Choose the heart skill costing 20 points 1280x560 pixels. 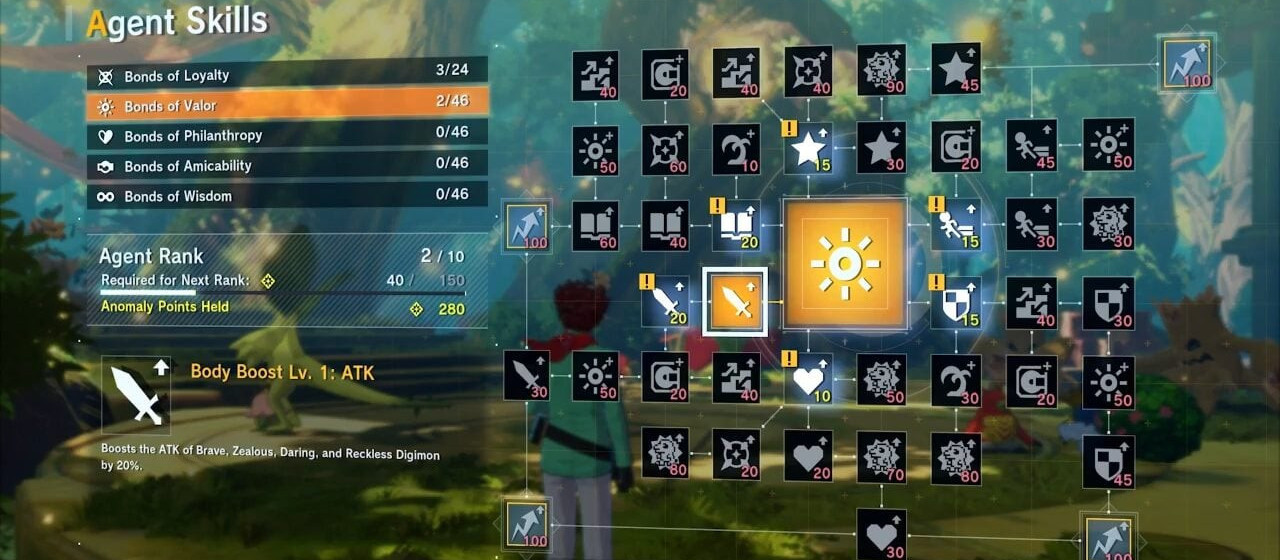pos(808,455)
